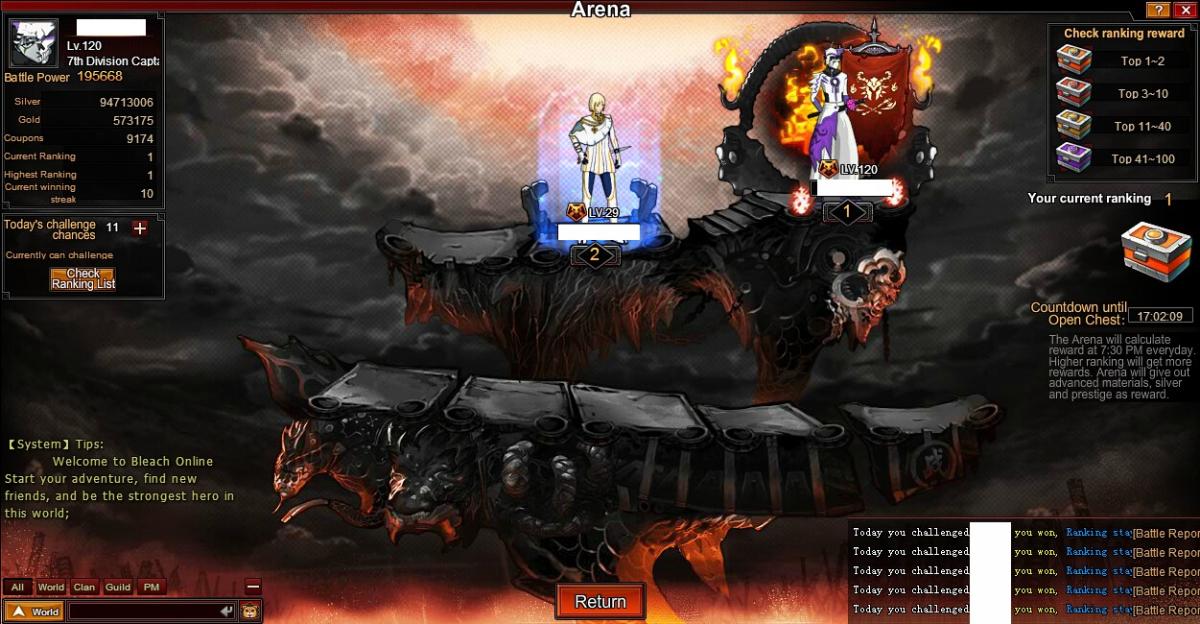Minimize the chat panel
This screenshot has height=624, width=1200.
[253, 587]
